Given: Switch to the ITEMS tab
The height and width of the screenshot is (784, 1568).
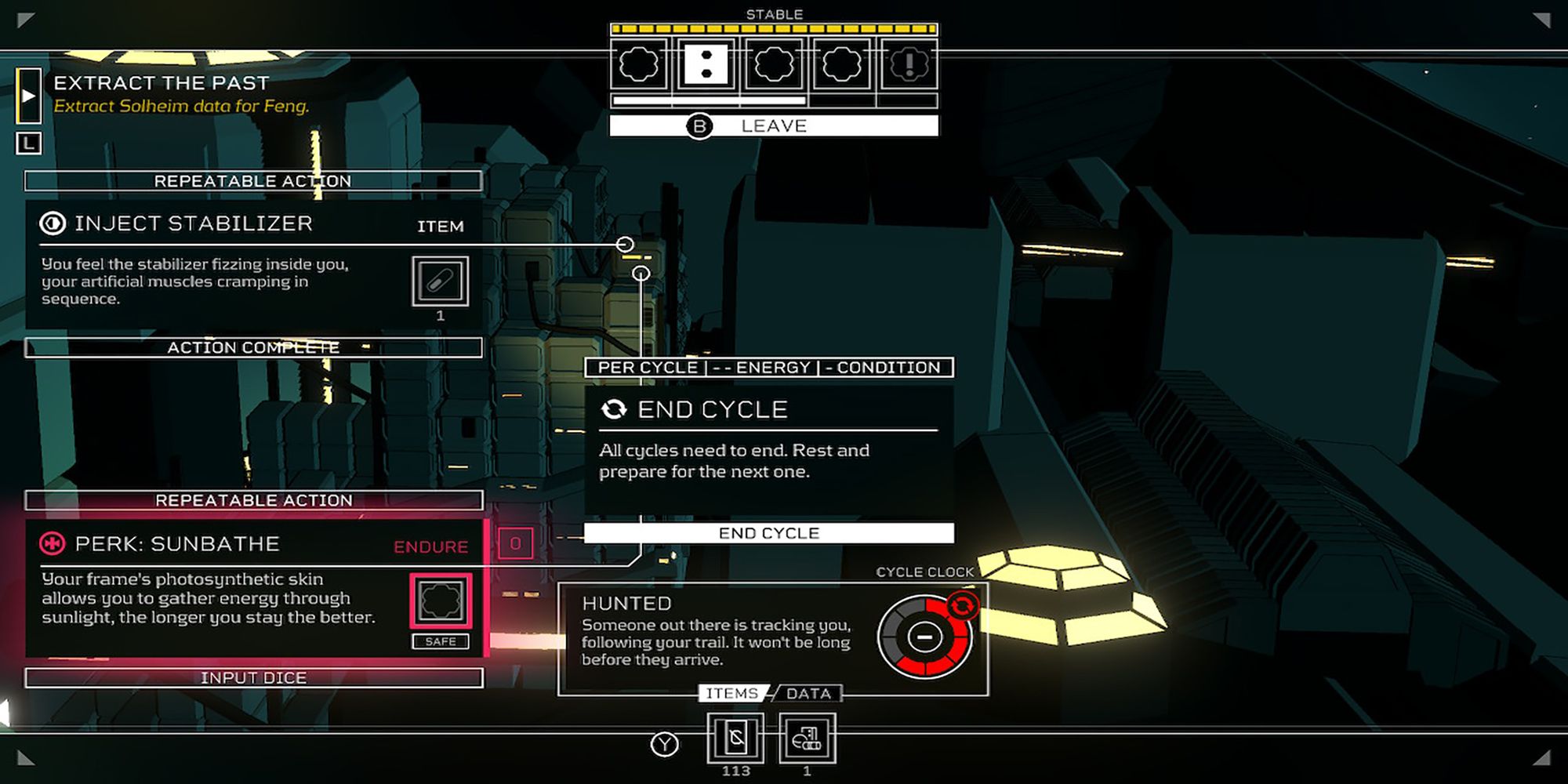Looking at the screenshot, I should pyautogui.click(x=731, y=694).
